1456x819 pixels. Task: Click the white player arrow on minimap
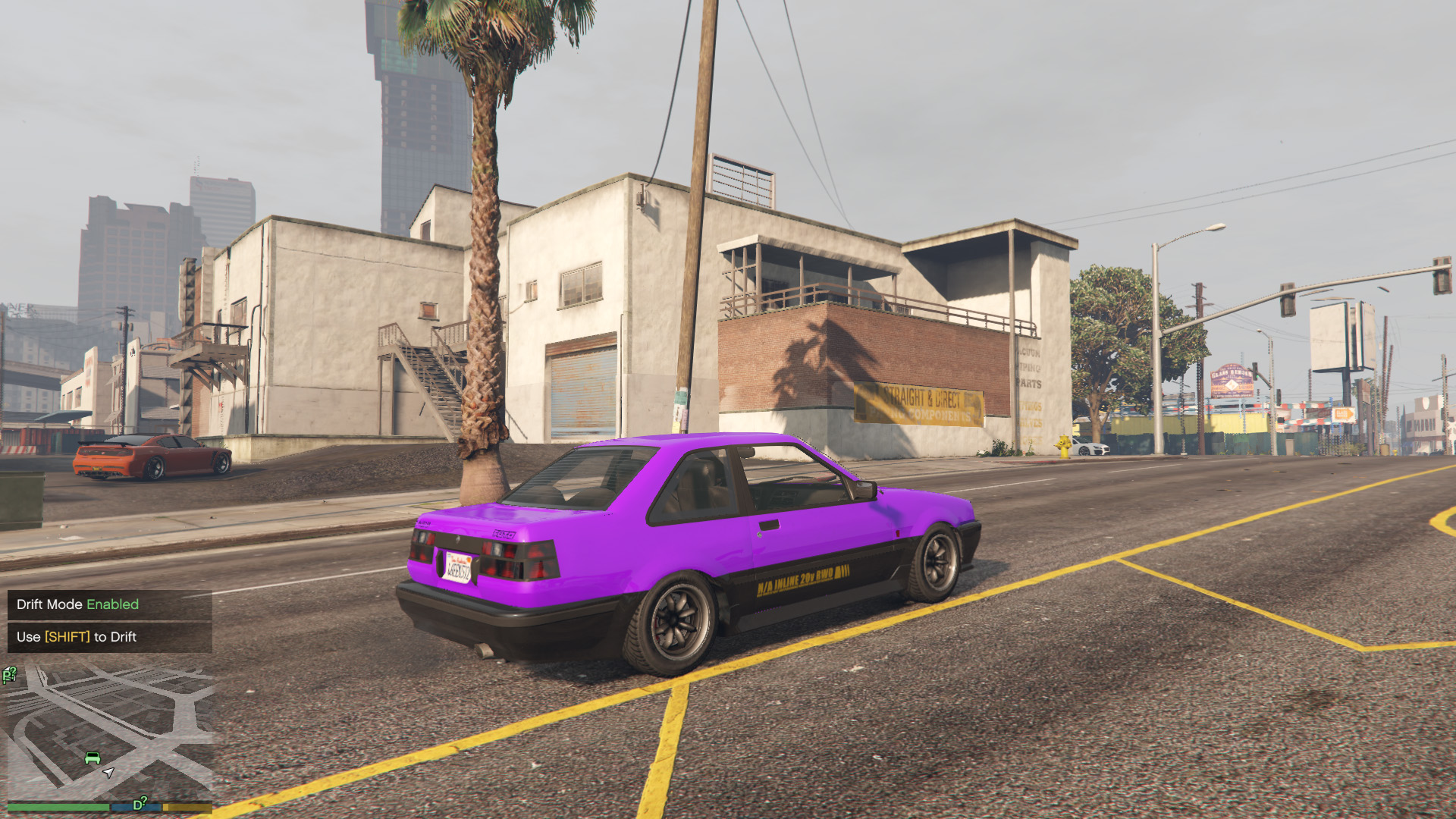[108, 773]
